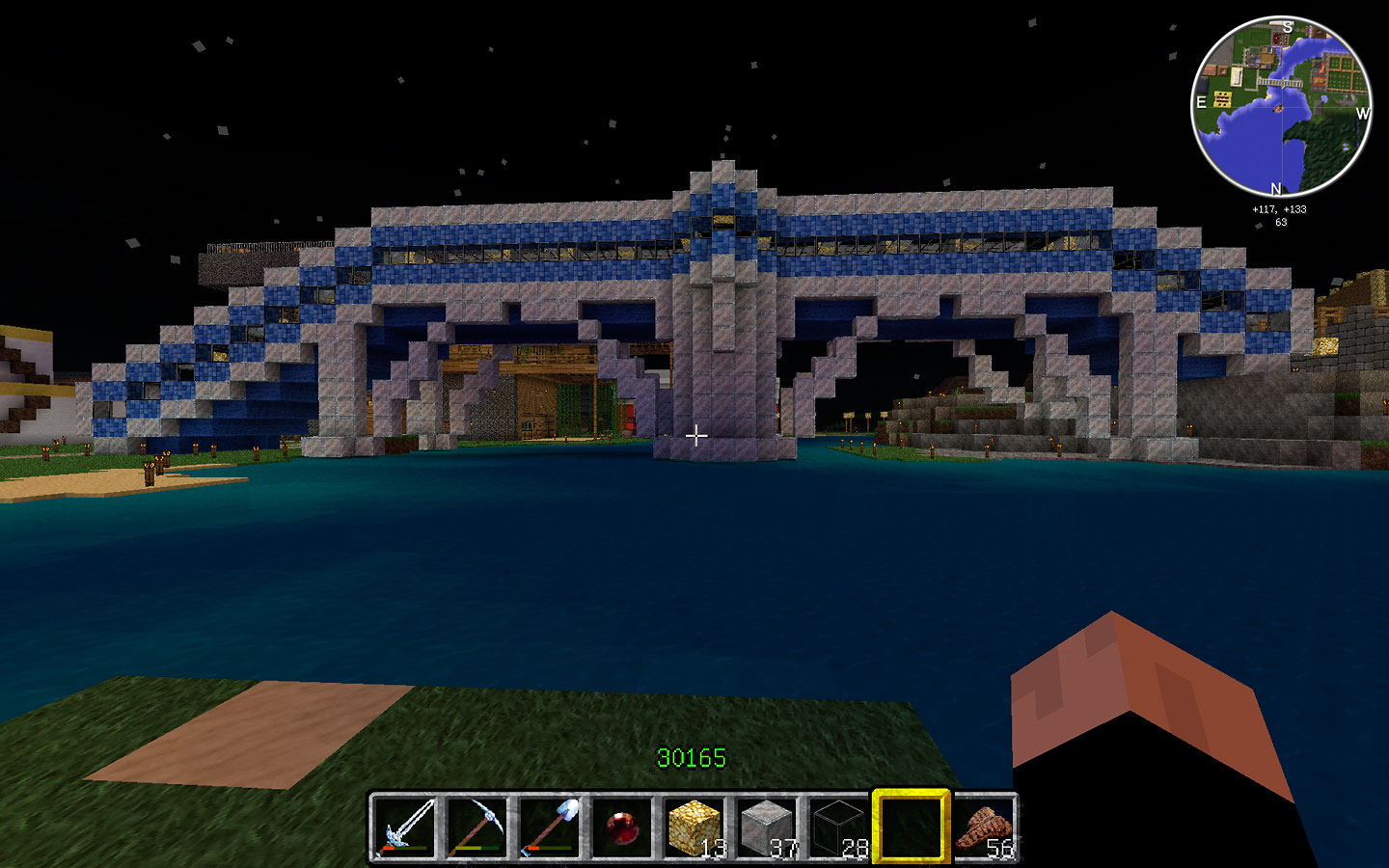1389x868 pixels.
Task: Select the diamond pickaxe hotbar slot
Action: tap(477, 827)
